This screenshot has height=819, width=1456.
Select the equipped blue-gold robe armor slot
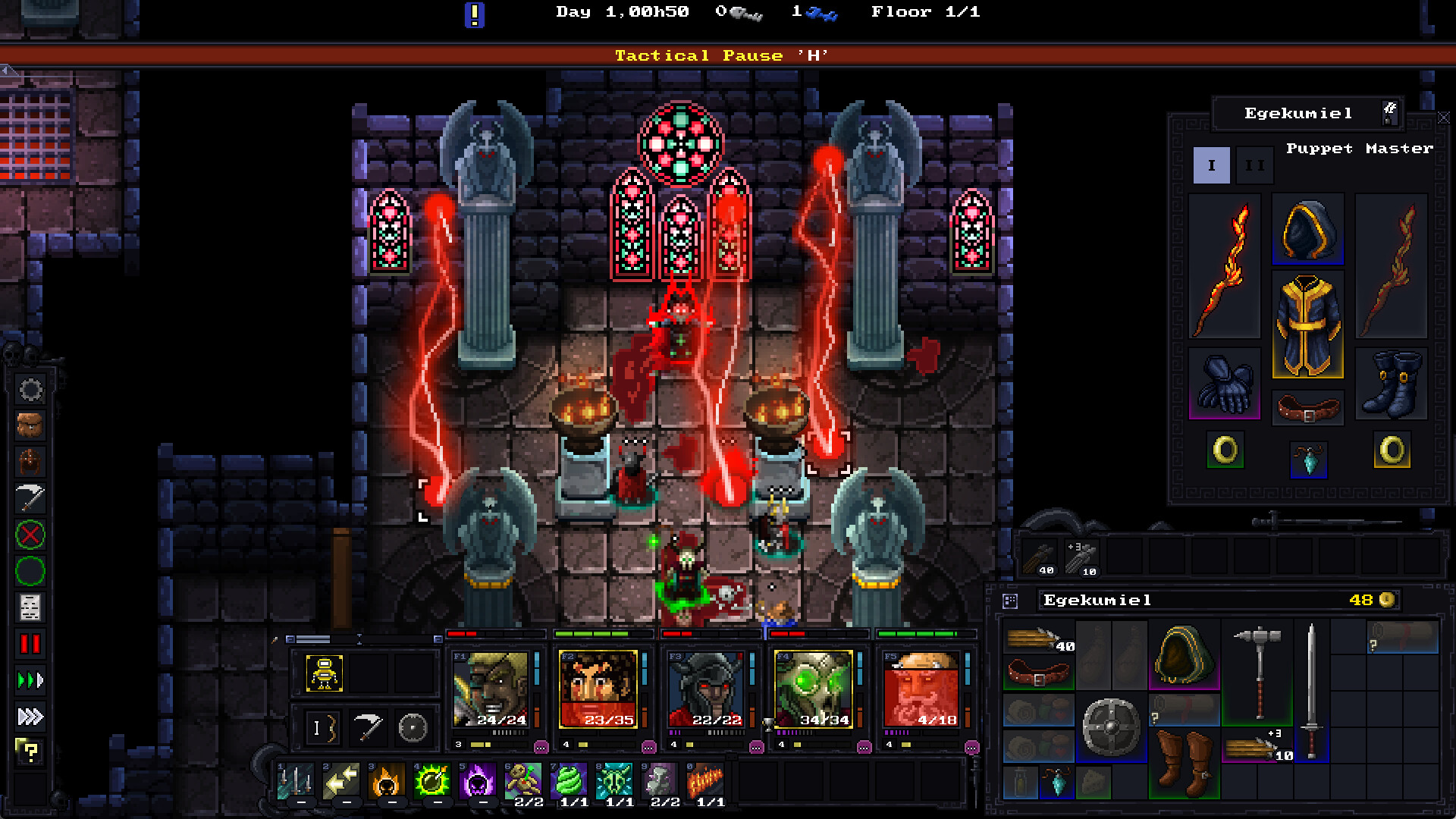pos(1307,326)
